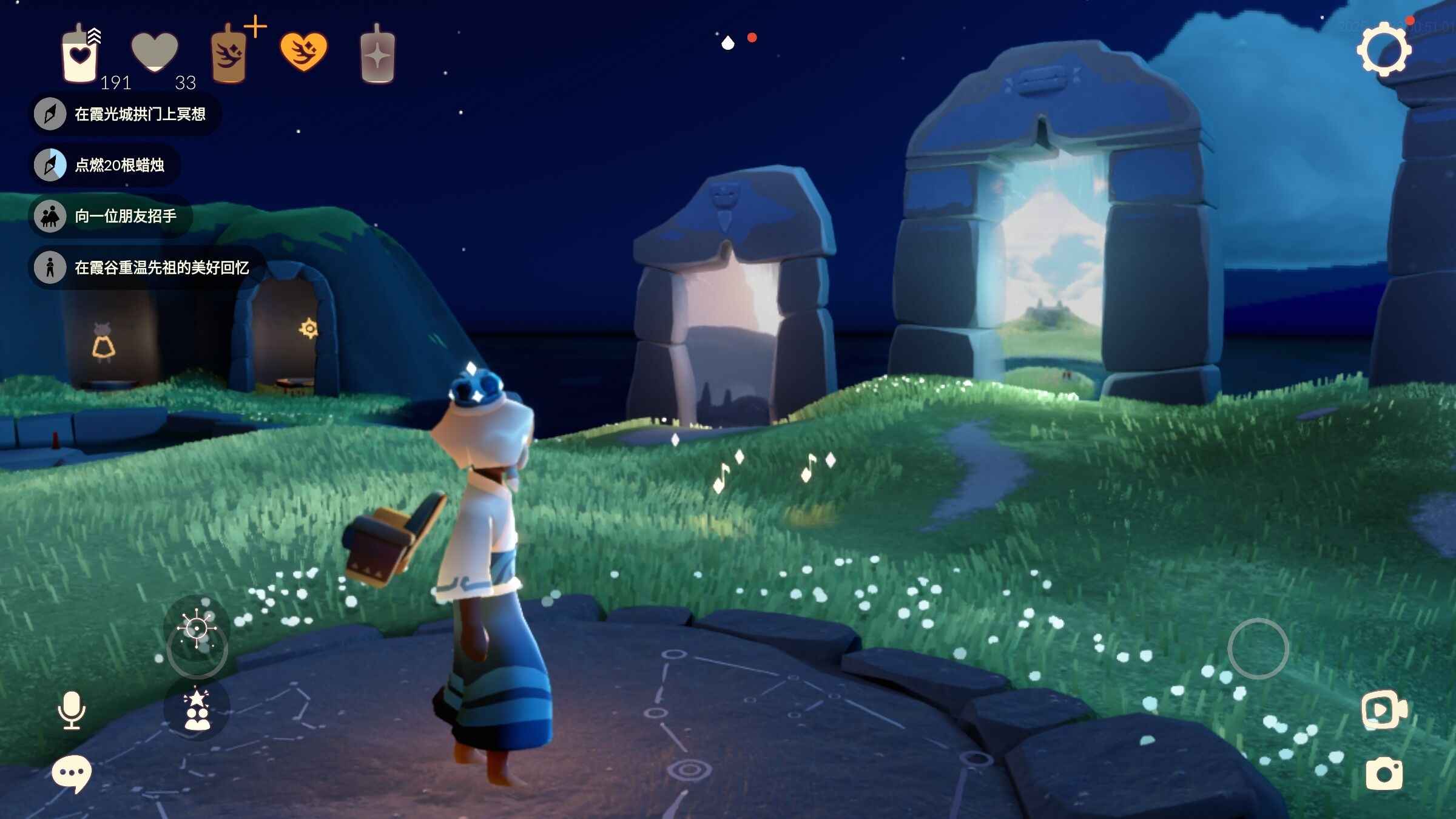Select the ascended candle icon
Image resolution: width=1456 pixels, height=819 pixels.
pyautogui.click(x=377, y=56)
